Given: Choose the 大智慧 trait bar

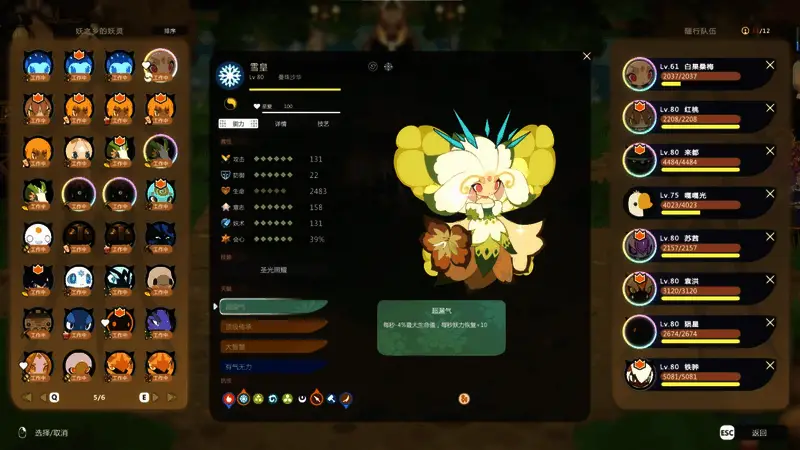Looking at the screenshot, I should pyautogui.click(x=273, y=346).
